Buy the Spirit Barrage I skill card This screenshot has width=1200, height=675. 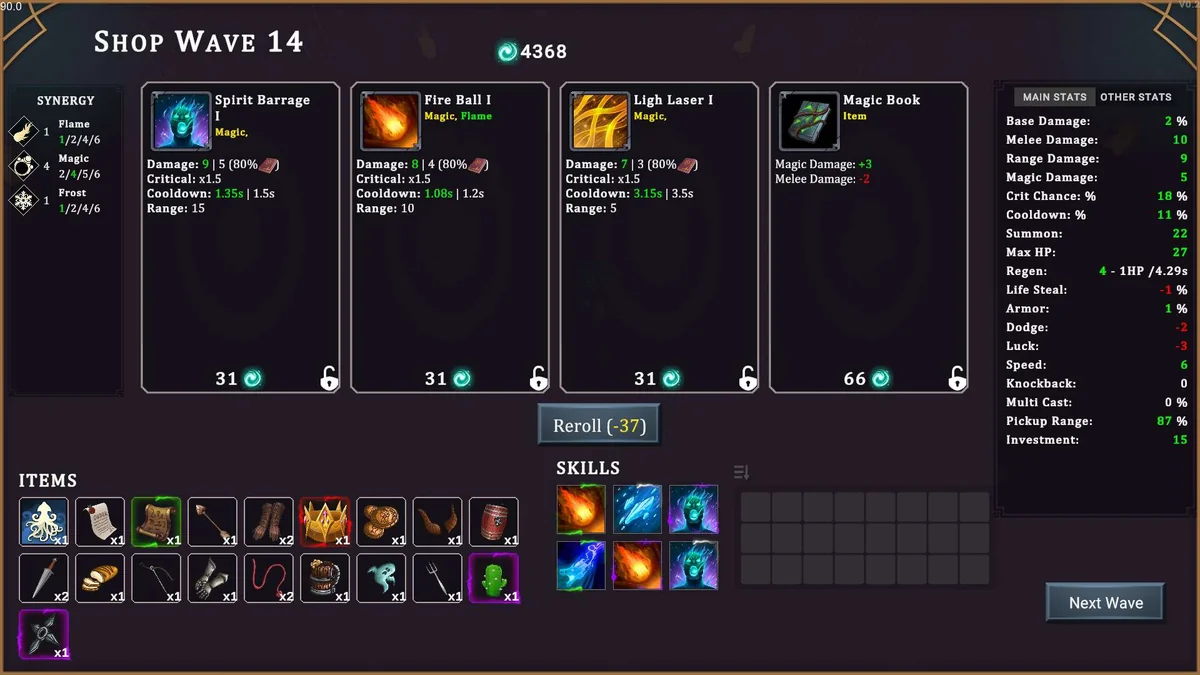click(x=240, y=237)
